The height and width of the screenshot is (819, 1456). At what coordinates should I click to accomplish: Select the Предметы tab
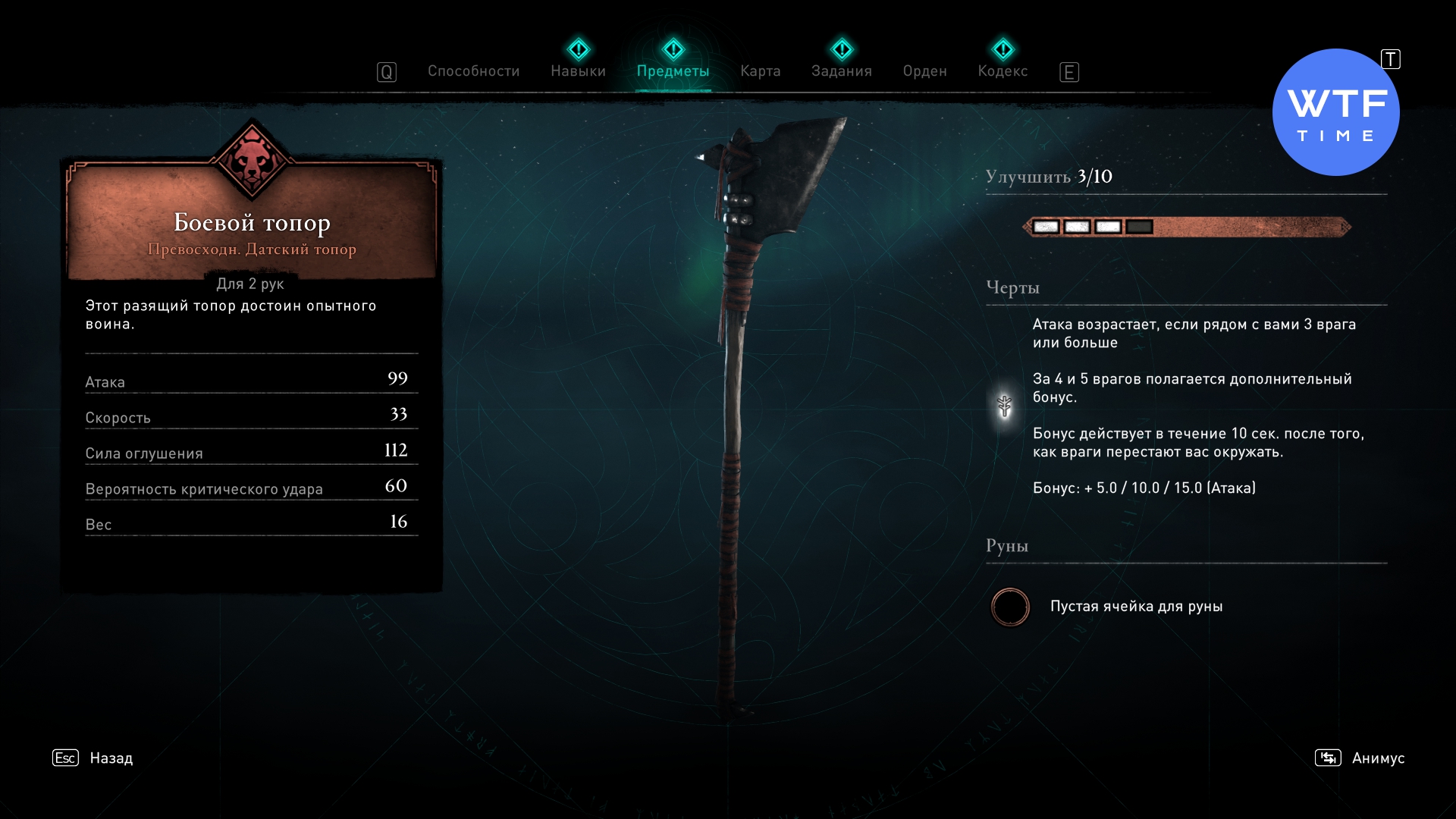tap(673, 71)
